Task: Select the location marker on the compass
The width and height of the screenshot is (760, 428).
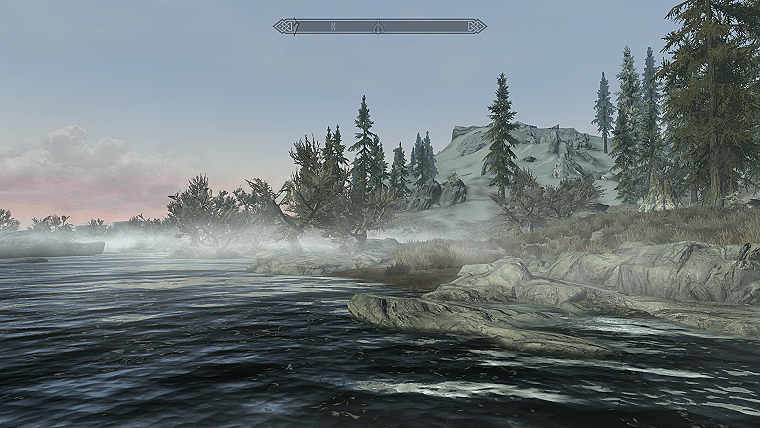Action: point(378,26)
